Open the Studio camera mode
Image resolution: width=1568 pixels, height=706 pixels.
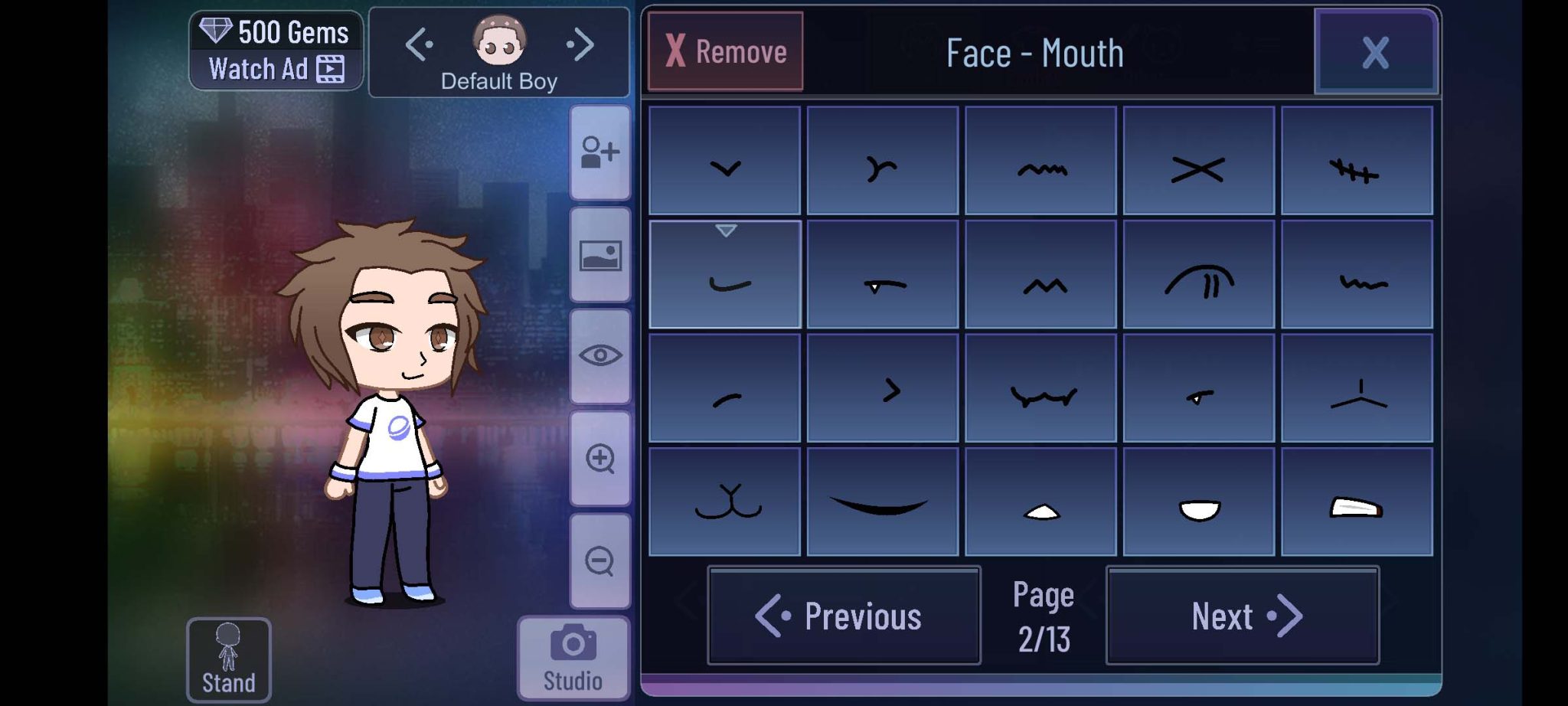[x=573, y=658]
